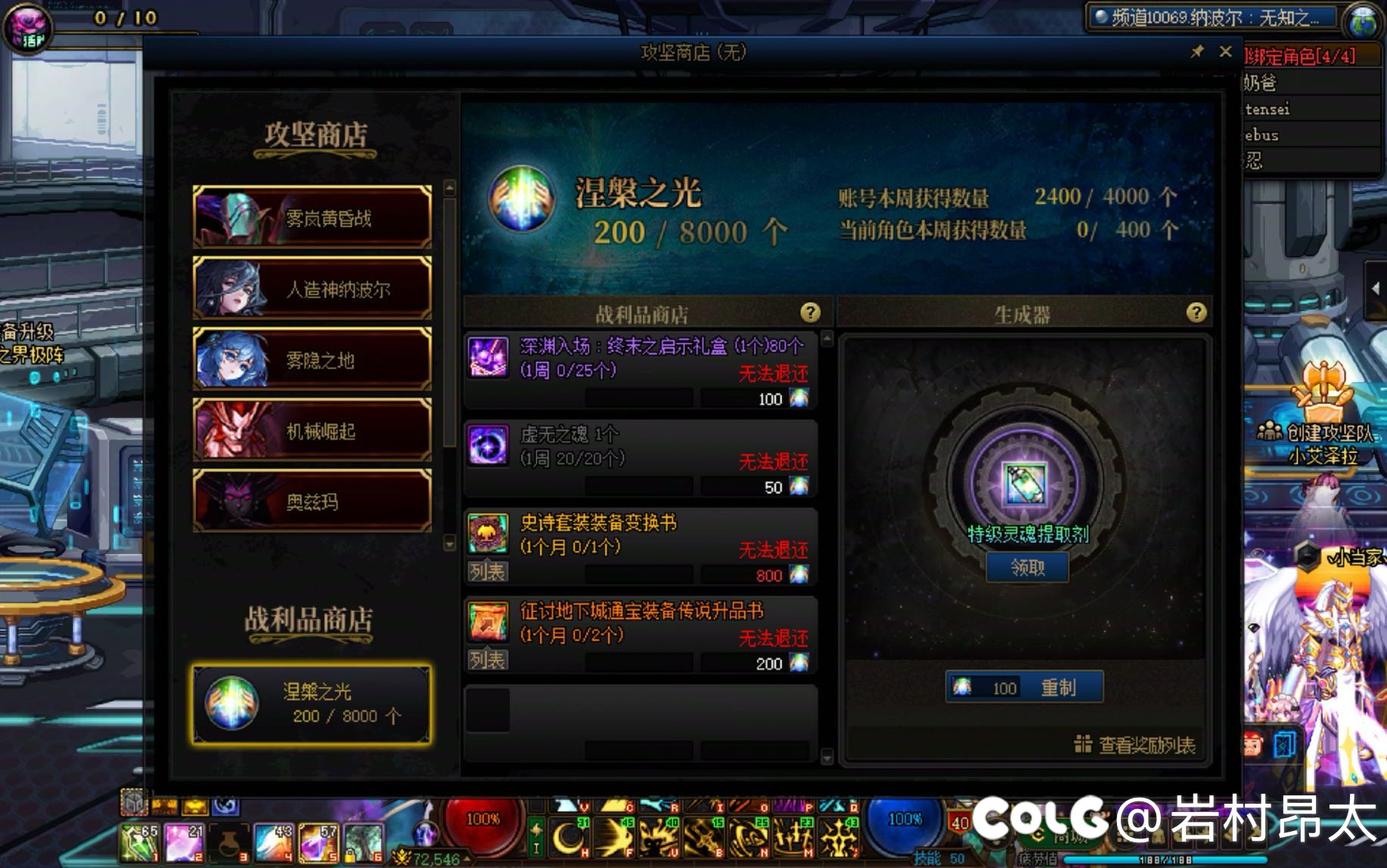
Task: Select the 雾岚黄昏战 raid shop
Action: pyautogui.click(x=312, y=218)
